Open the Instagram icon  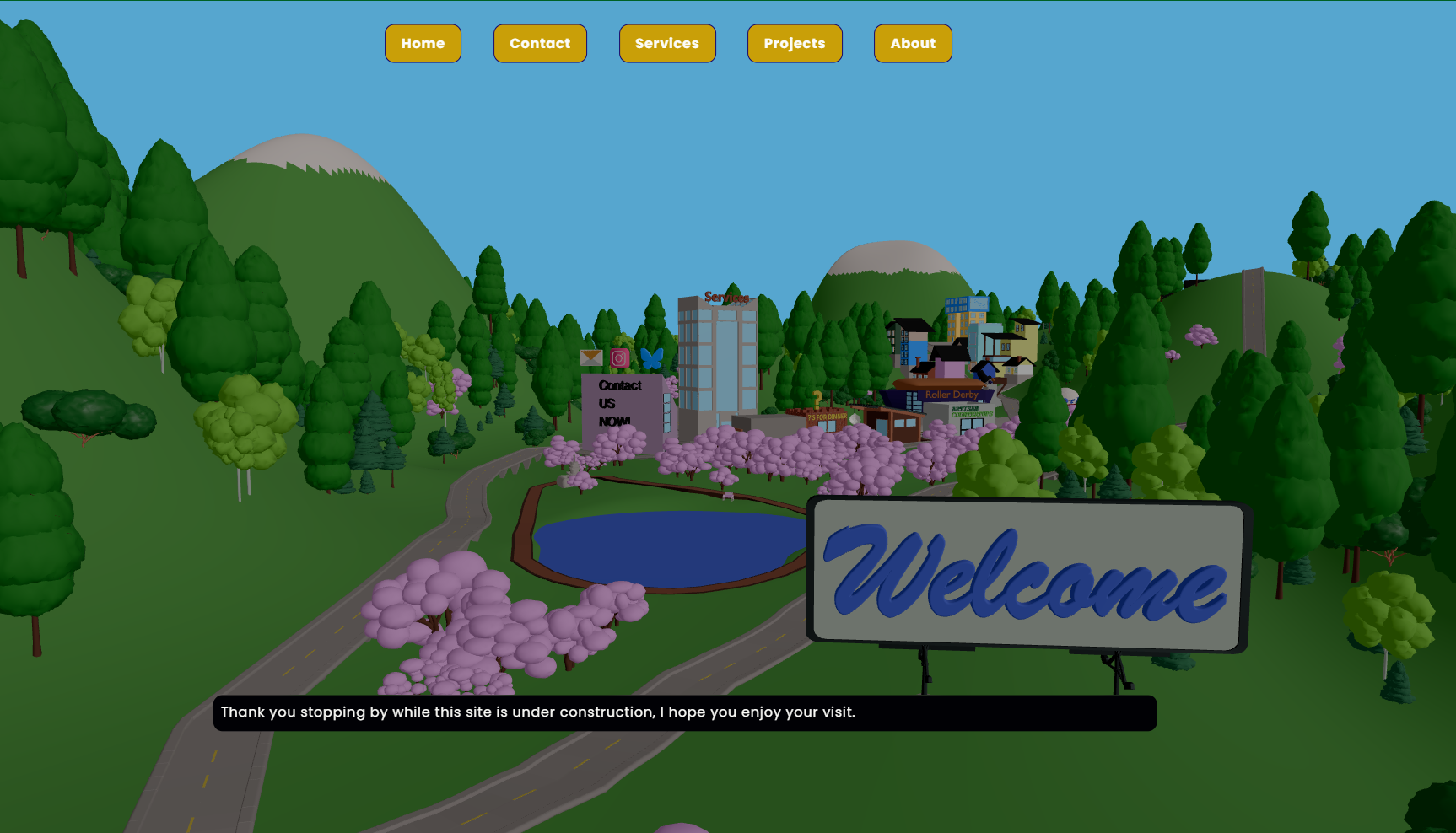coord(620,358)
